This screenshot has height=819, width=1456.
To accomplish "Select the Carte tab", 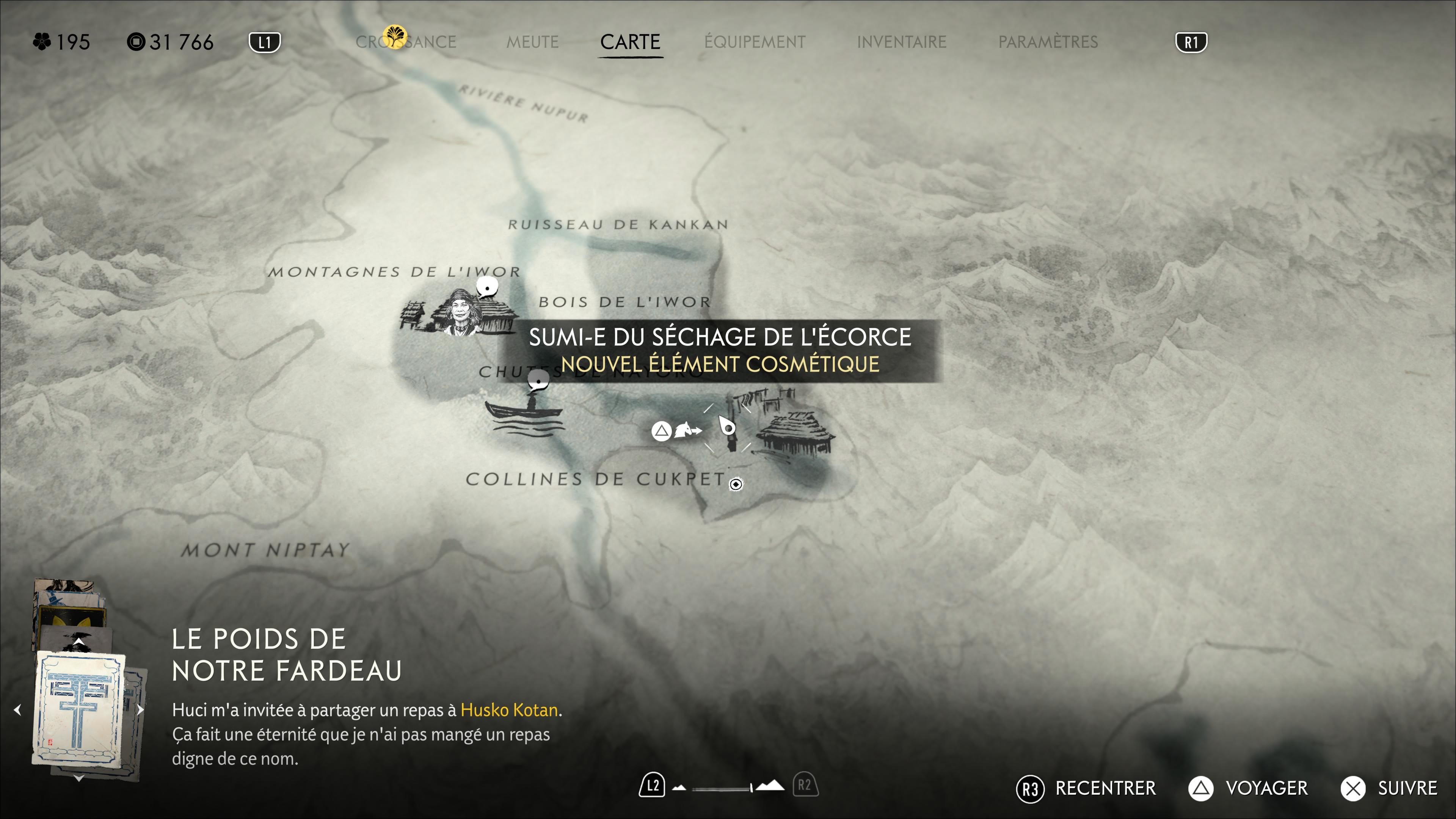I will (630, 42).
